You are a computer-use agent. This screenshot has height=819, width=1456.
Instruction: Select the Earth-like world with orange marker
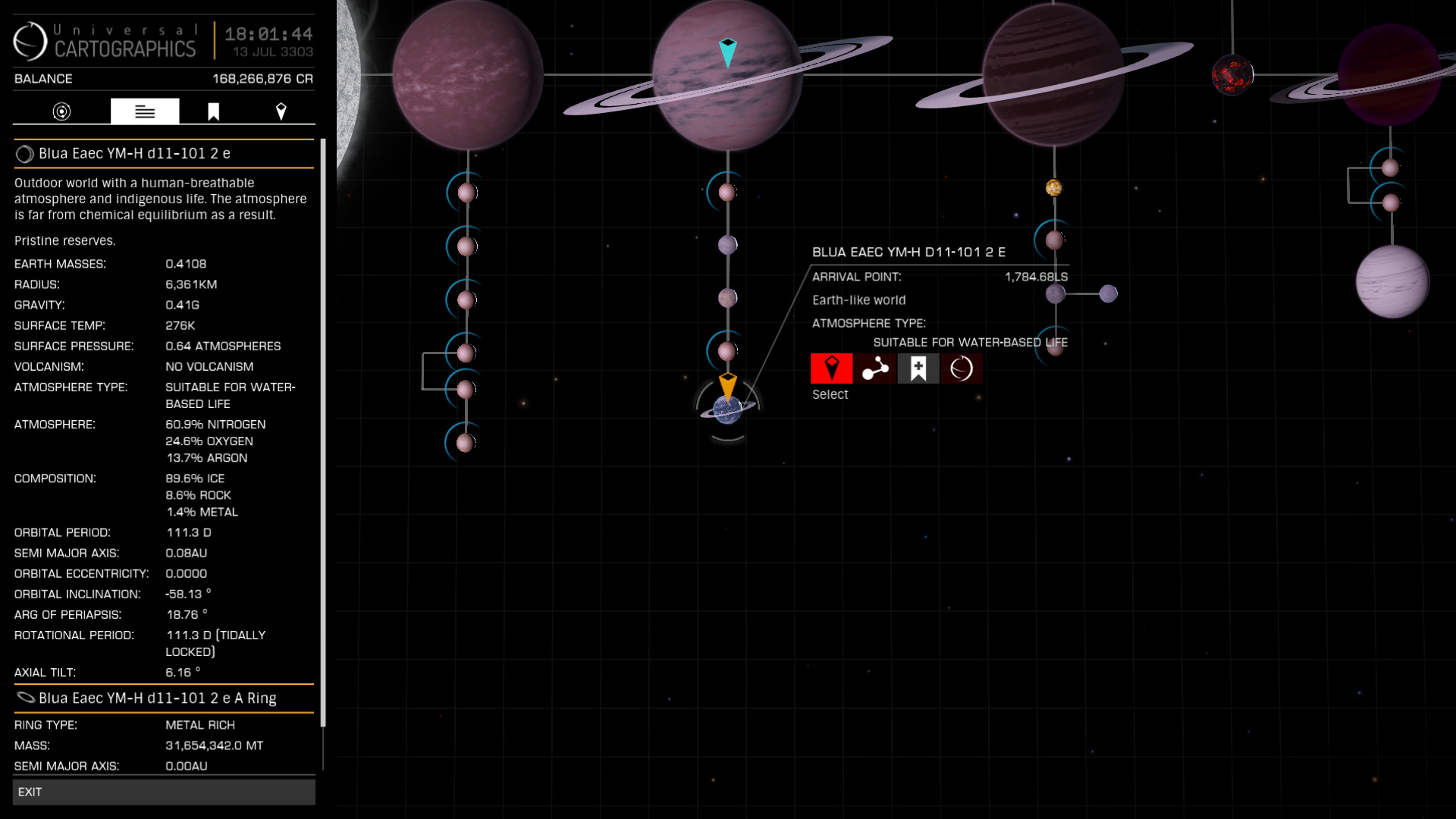(727, 409)
